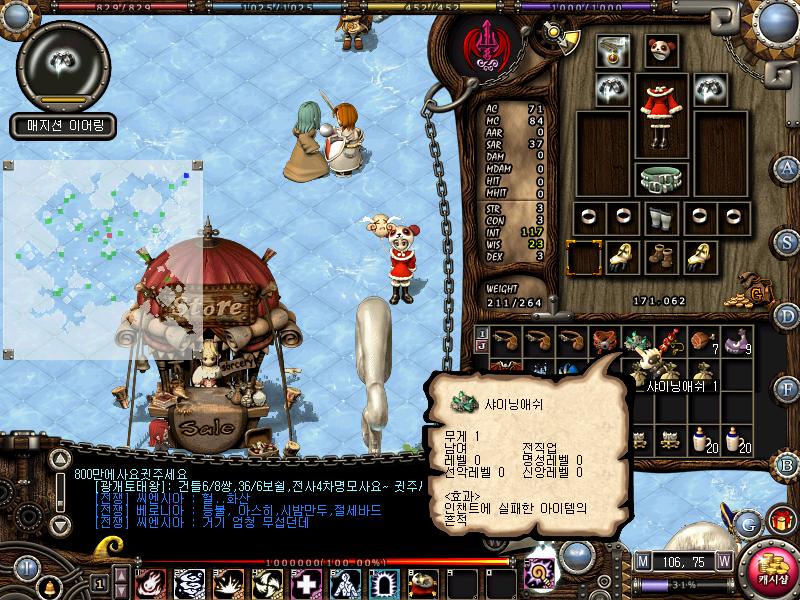Select the equipped panda mask helmet
This screenshot has width=800, height=600.
[659, 50]
